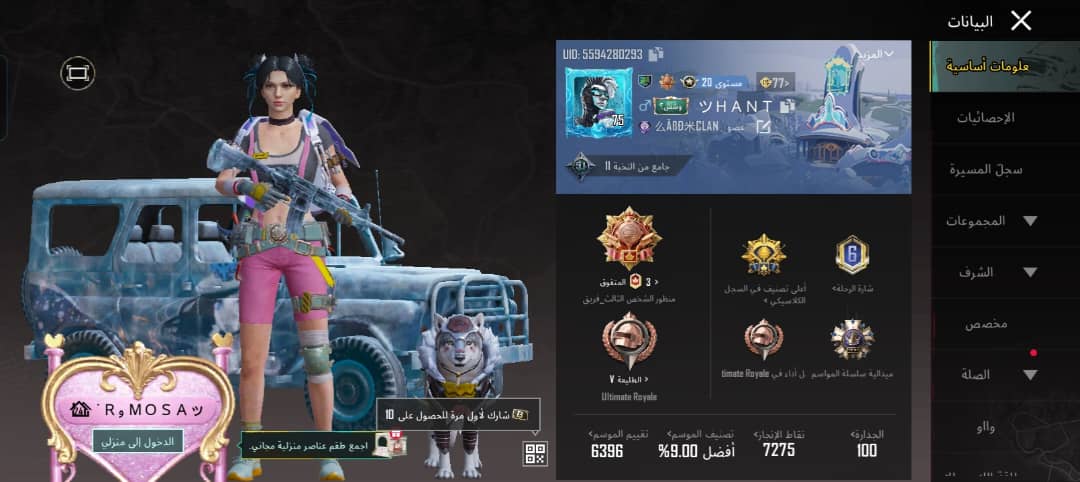
Task: Open the clan edit icon
Action: coord(763,127)
